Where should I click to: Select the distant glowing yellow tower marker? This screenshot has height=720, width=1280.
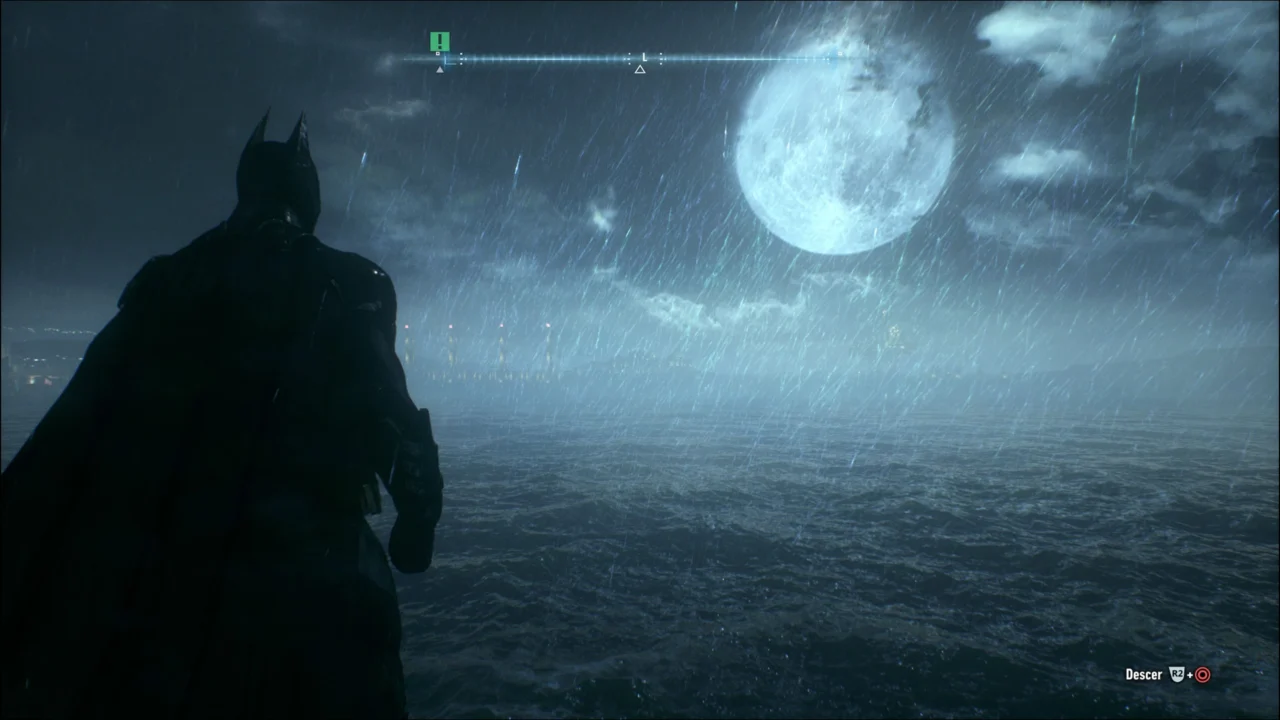893,333
